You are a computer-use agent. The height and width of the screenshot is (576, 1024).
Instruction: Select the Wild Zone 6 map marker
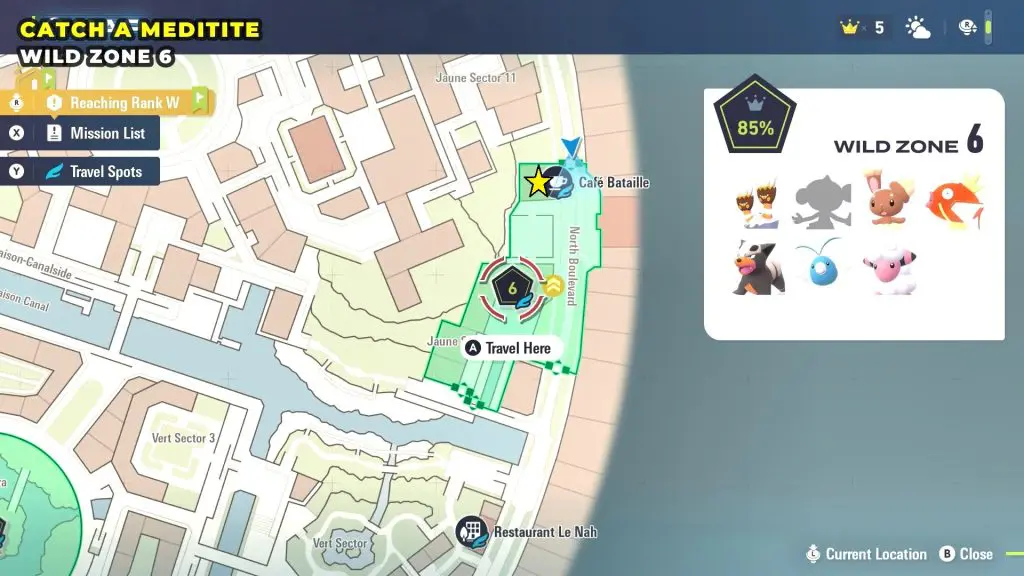click(512, 290)
